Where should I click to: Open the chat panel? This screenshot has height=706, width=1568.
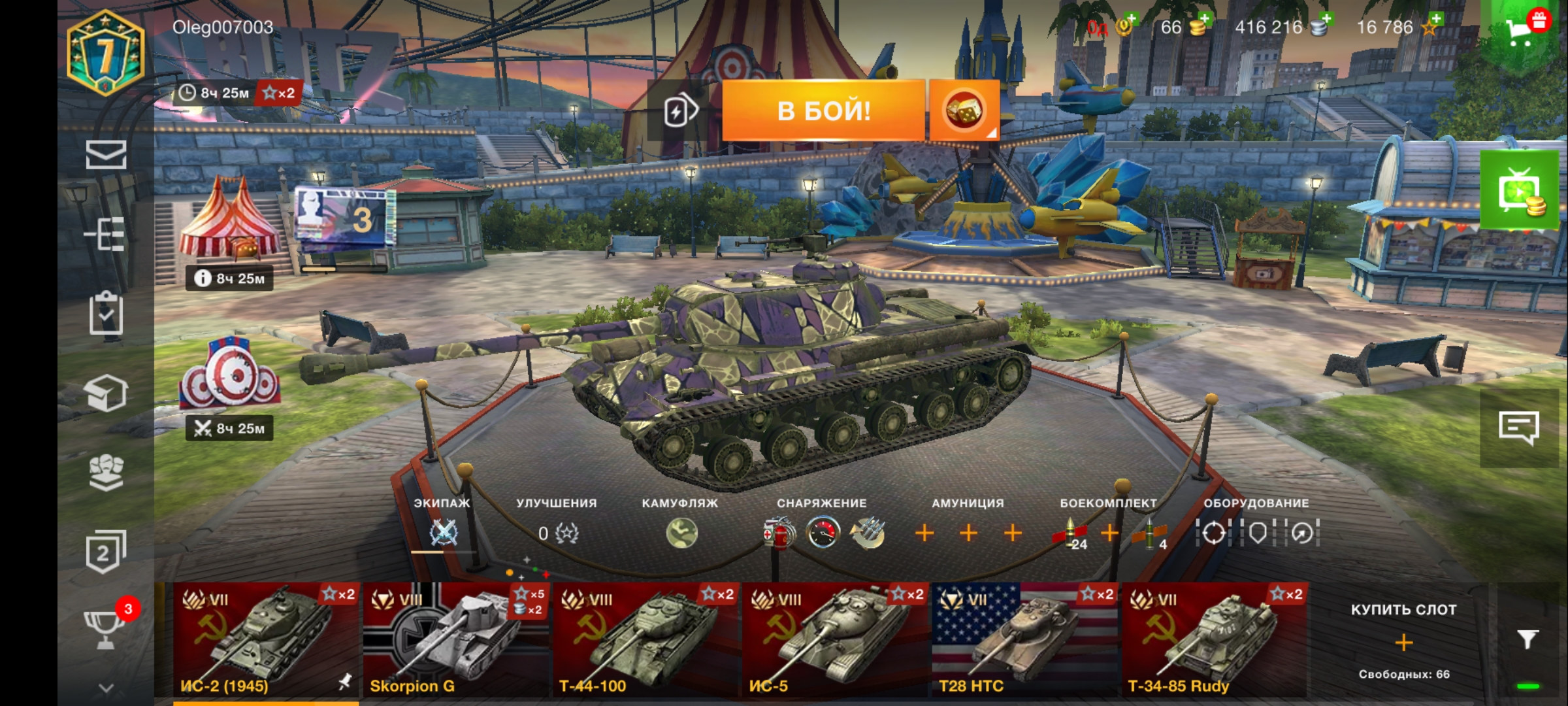pyautogui.click(x=1518, y=428)
